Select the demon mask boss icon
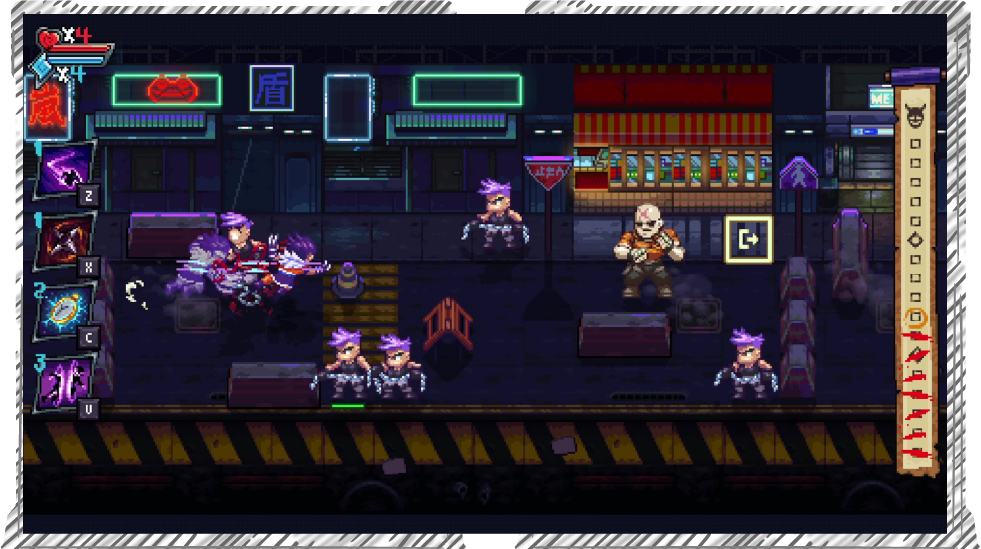 [914, 119]
